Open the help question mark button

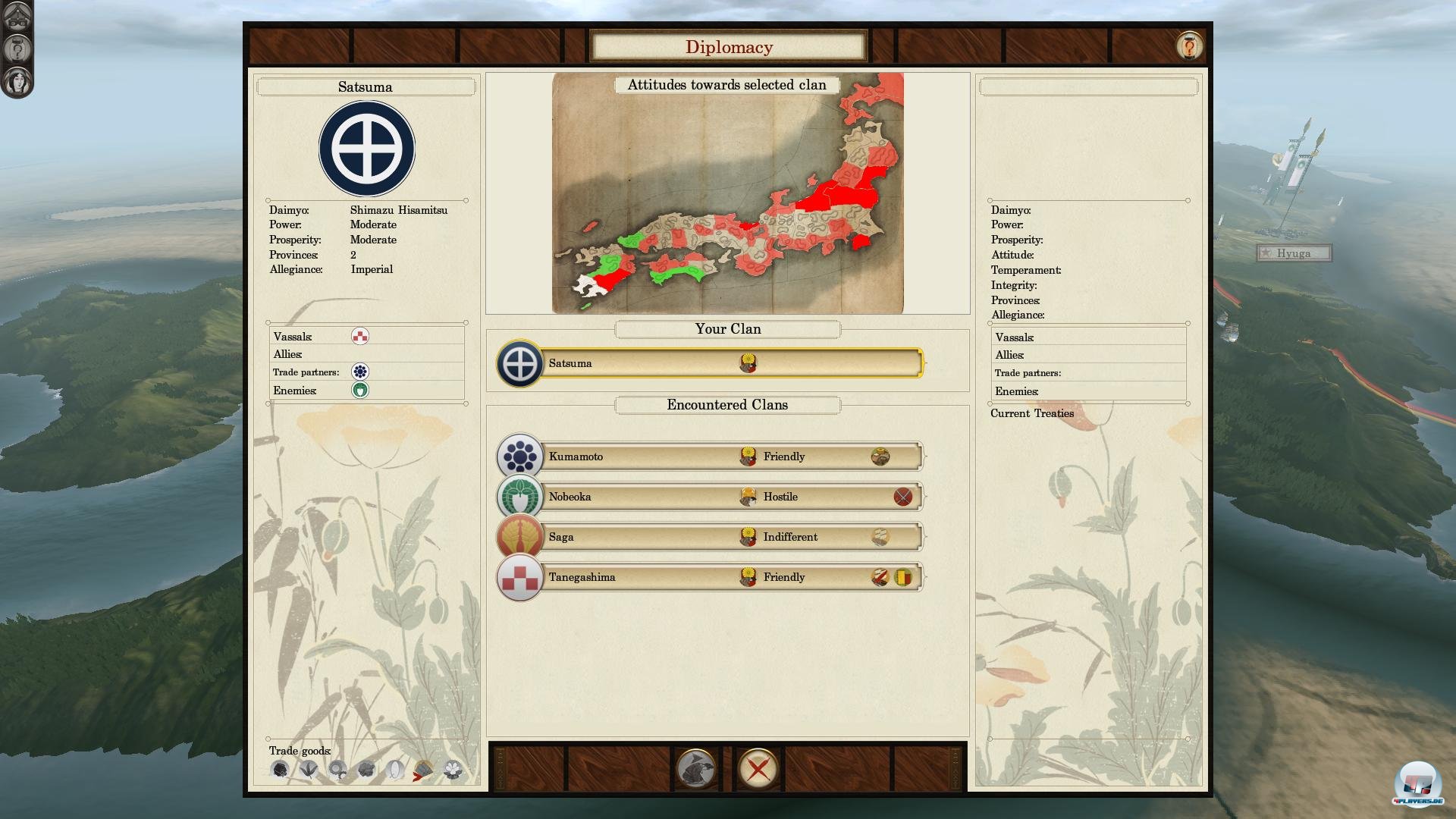pyautogui.click(x=1189, y=46)
